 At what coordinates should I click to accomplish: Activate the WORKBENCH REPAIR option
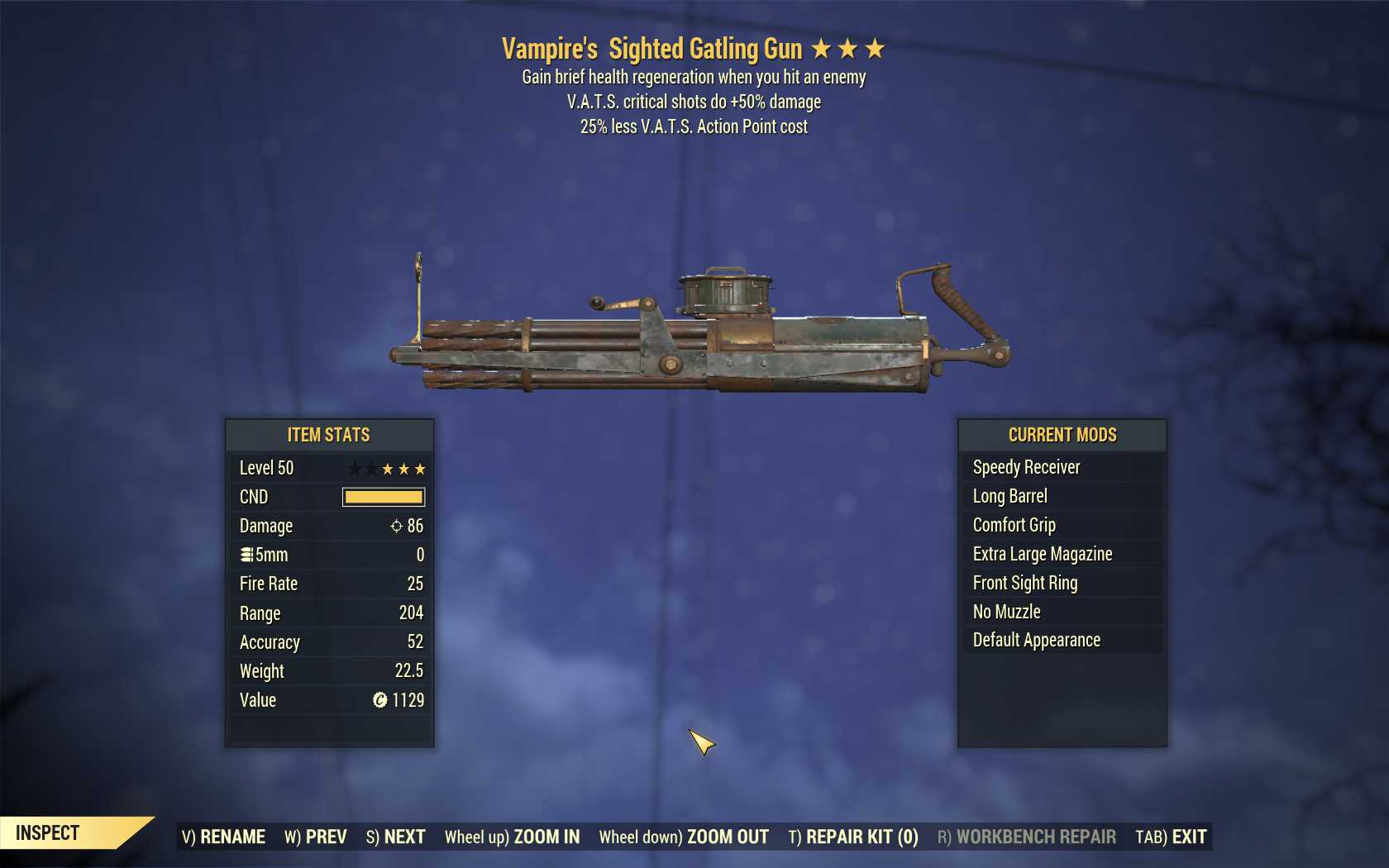pos(1026,837)
